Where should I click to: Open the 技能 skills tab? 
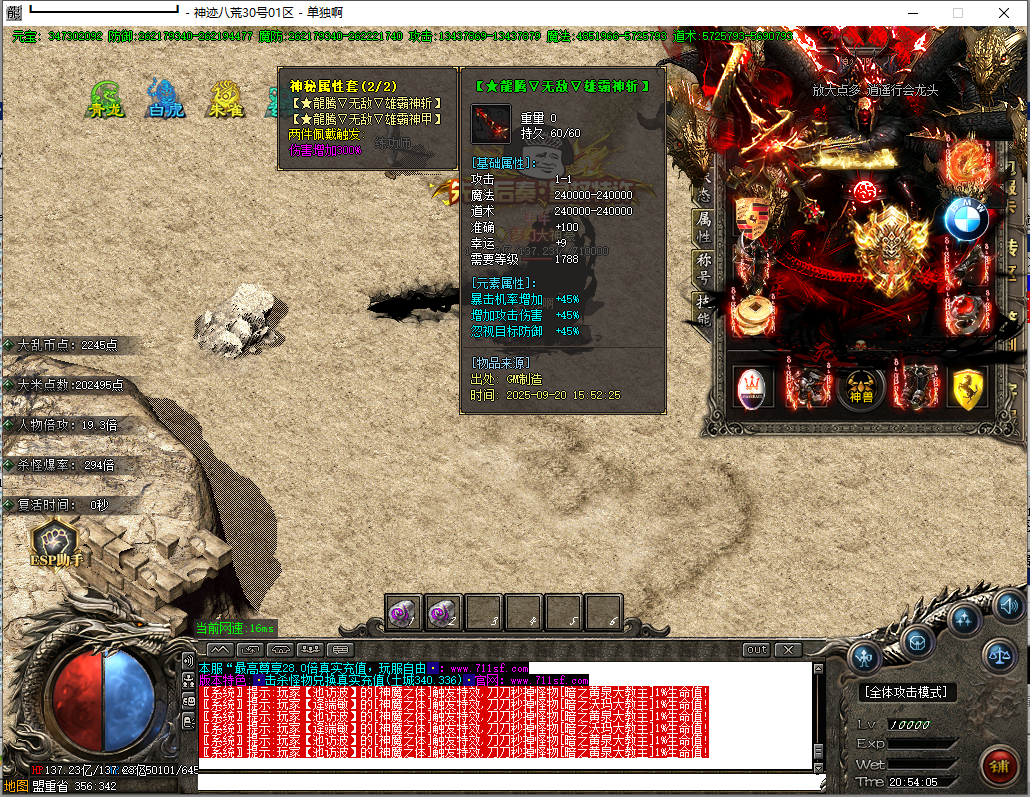point(703,310)
